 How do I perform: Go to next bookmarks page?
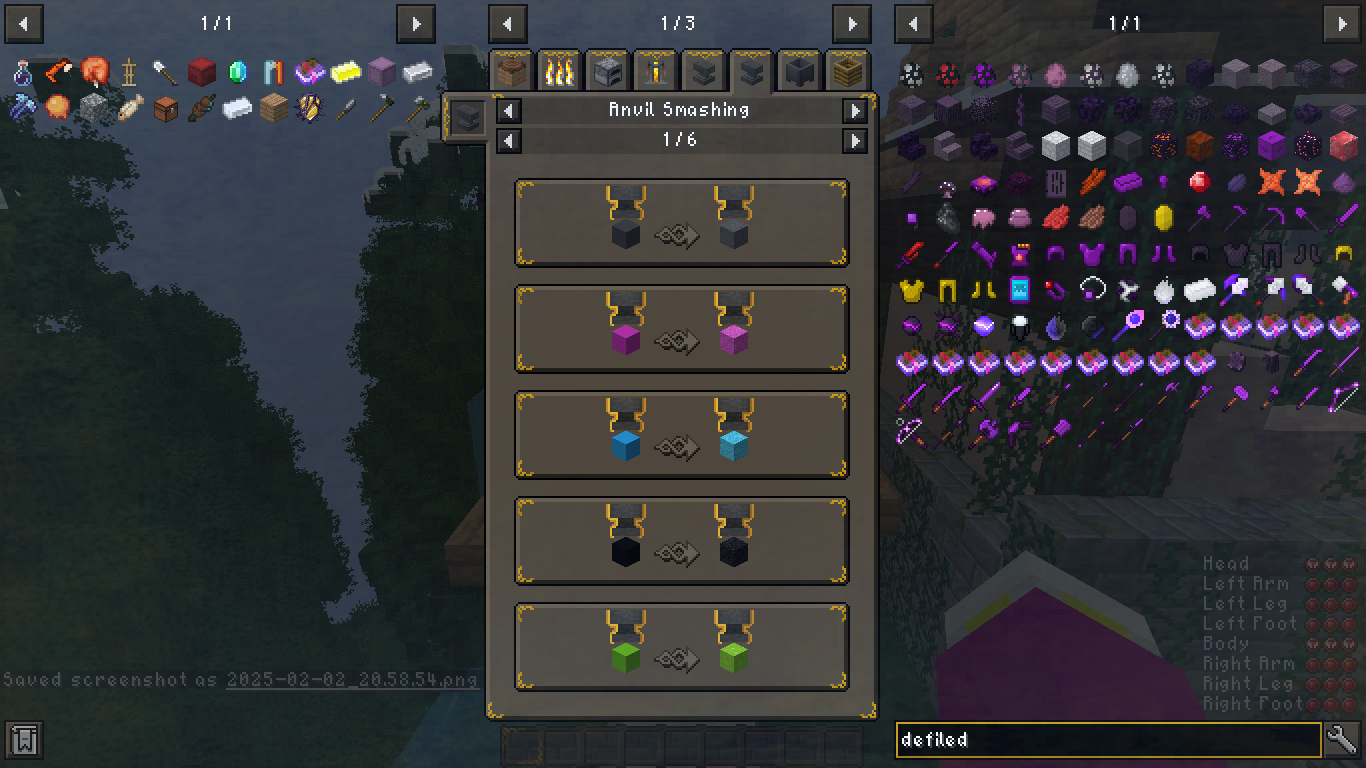[415, 23]
